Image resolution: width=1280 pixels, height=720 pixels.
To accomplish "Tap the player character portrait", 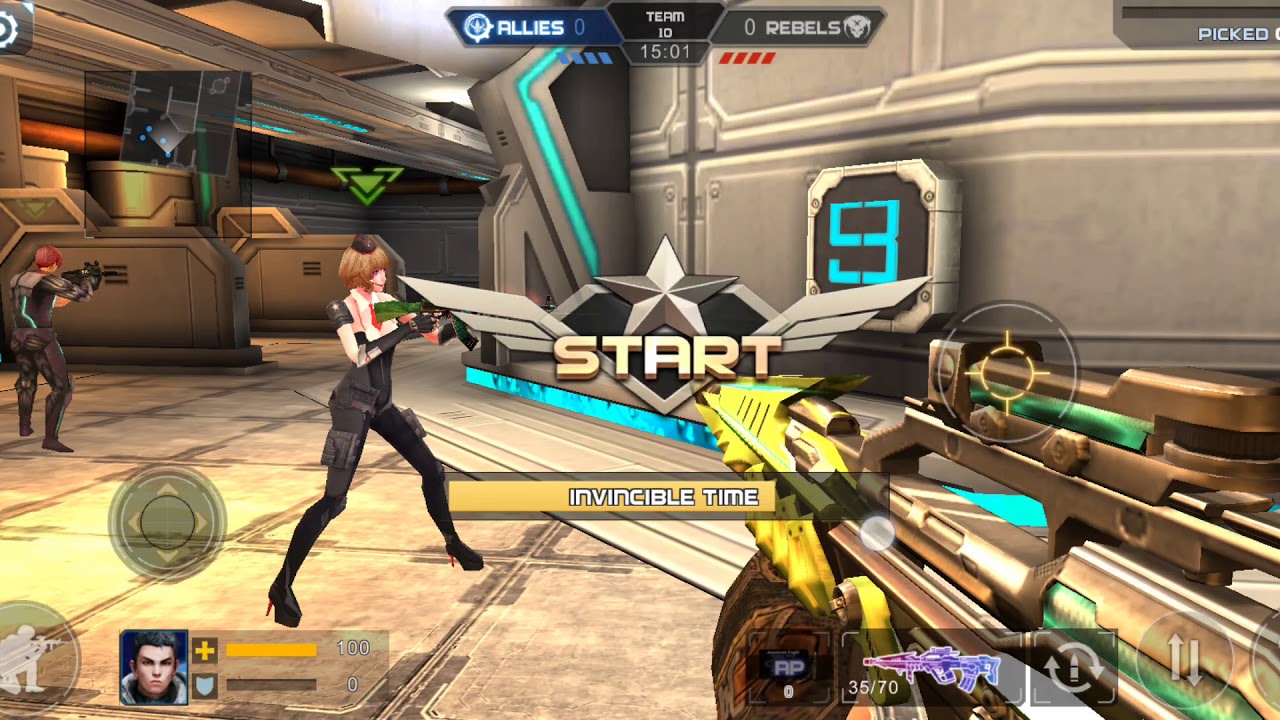I will 154,667.
